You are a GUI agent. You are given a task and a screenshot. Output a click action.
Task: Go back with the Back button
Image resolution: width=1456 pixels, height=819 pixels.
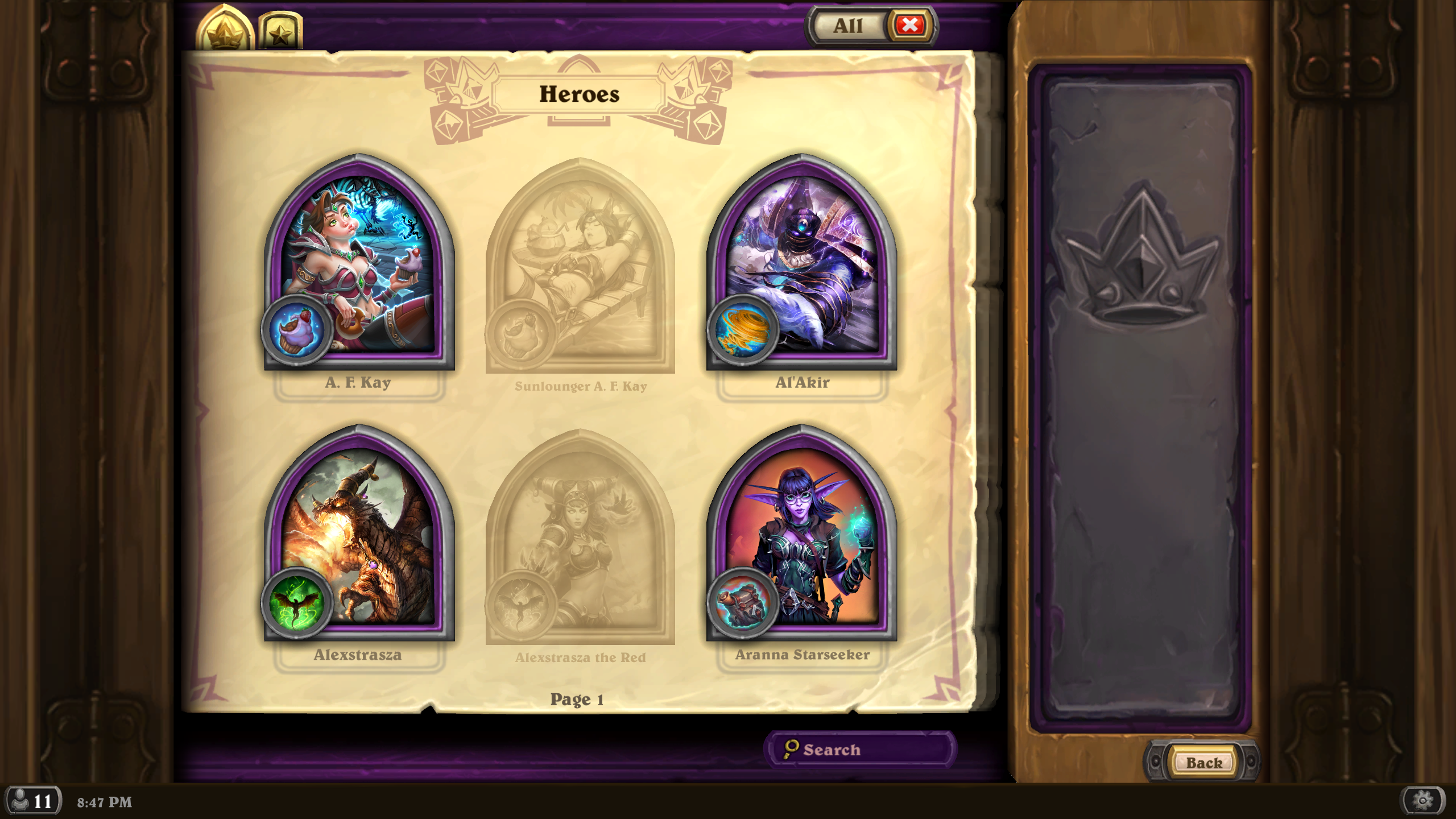[x=1203, y=762]
